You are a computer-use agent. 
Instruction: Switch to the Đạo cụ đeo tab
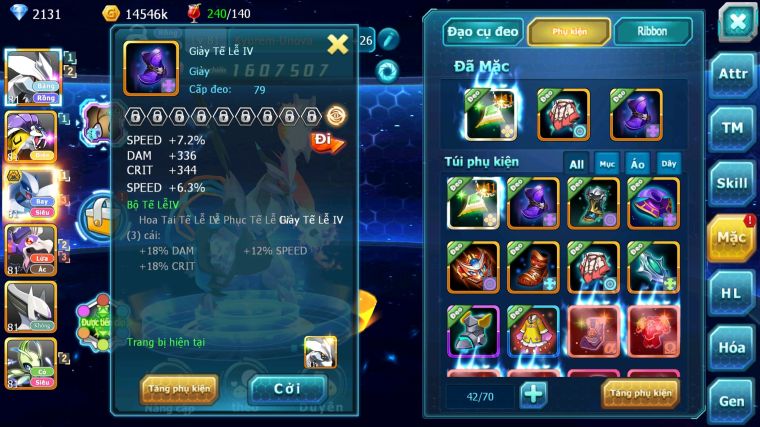pos(483,32)
